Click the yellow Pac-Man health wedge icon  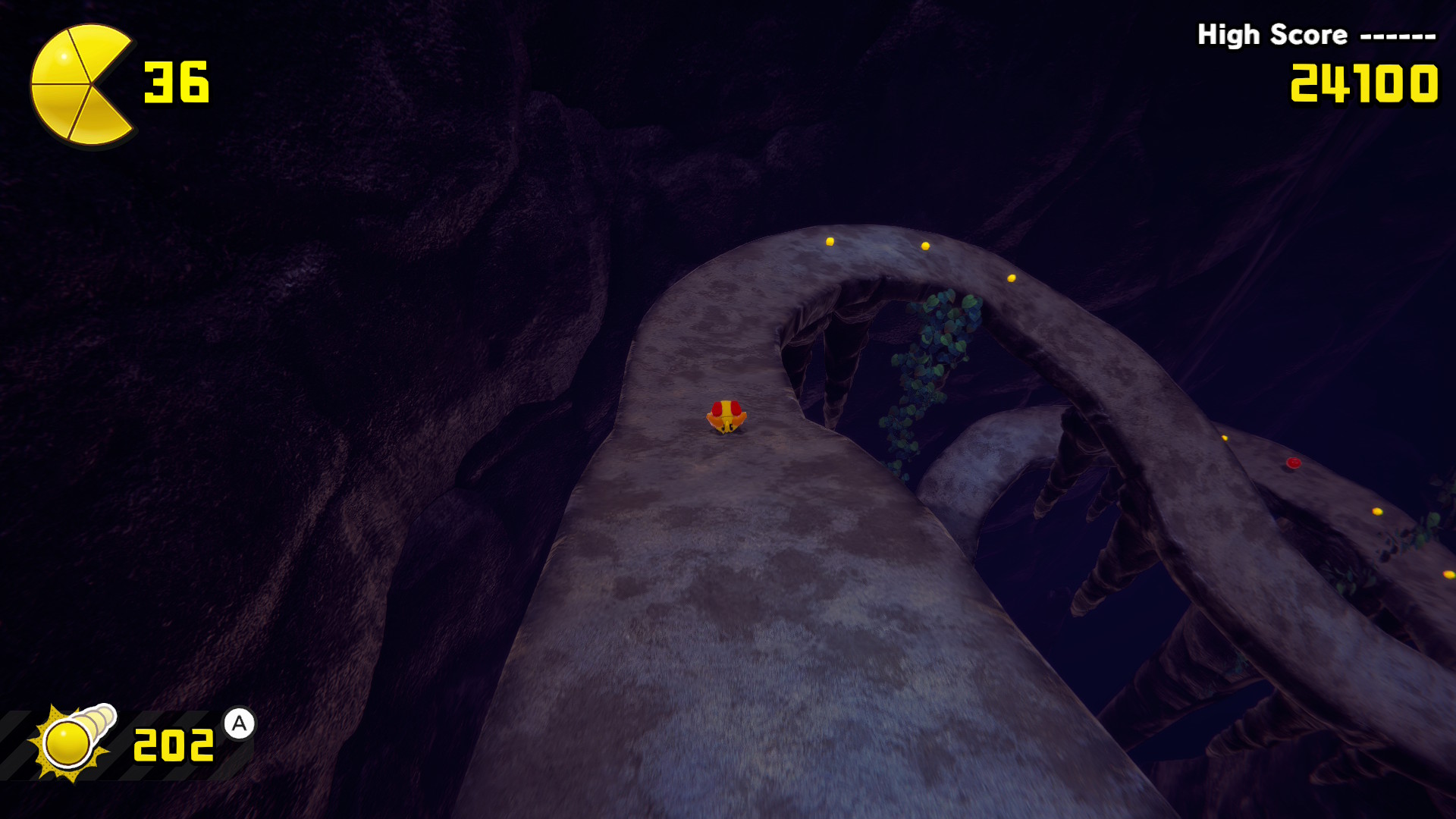pos(79,84)
